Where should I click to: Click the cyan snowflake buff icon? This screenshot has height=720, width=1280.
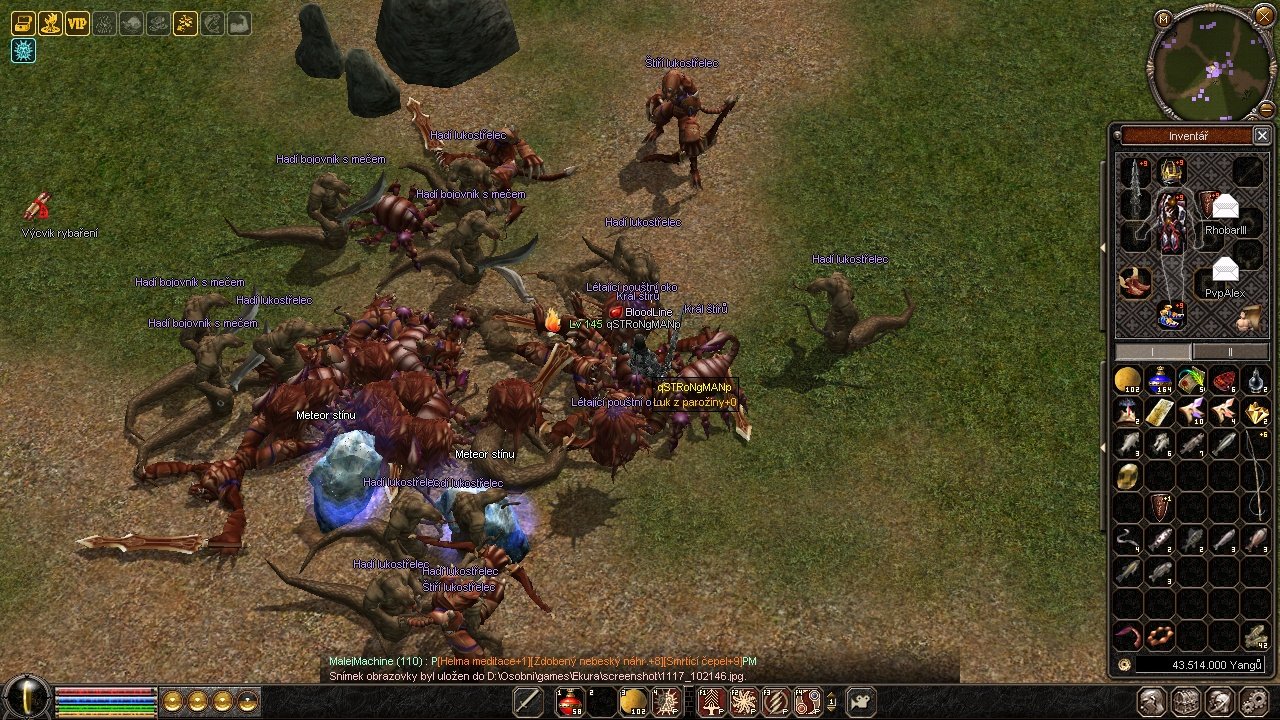click(23, 51)
